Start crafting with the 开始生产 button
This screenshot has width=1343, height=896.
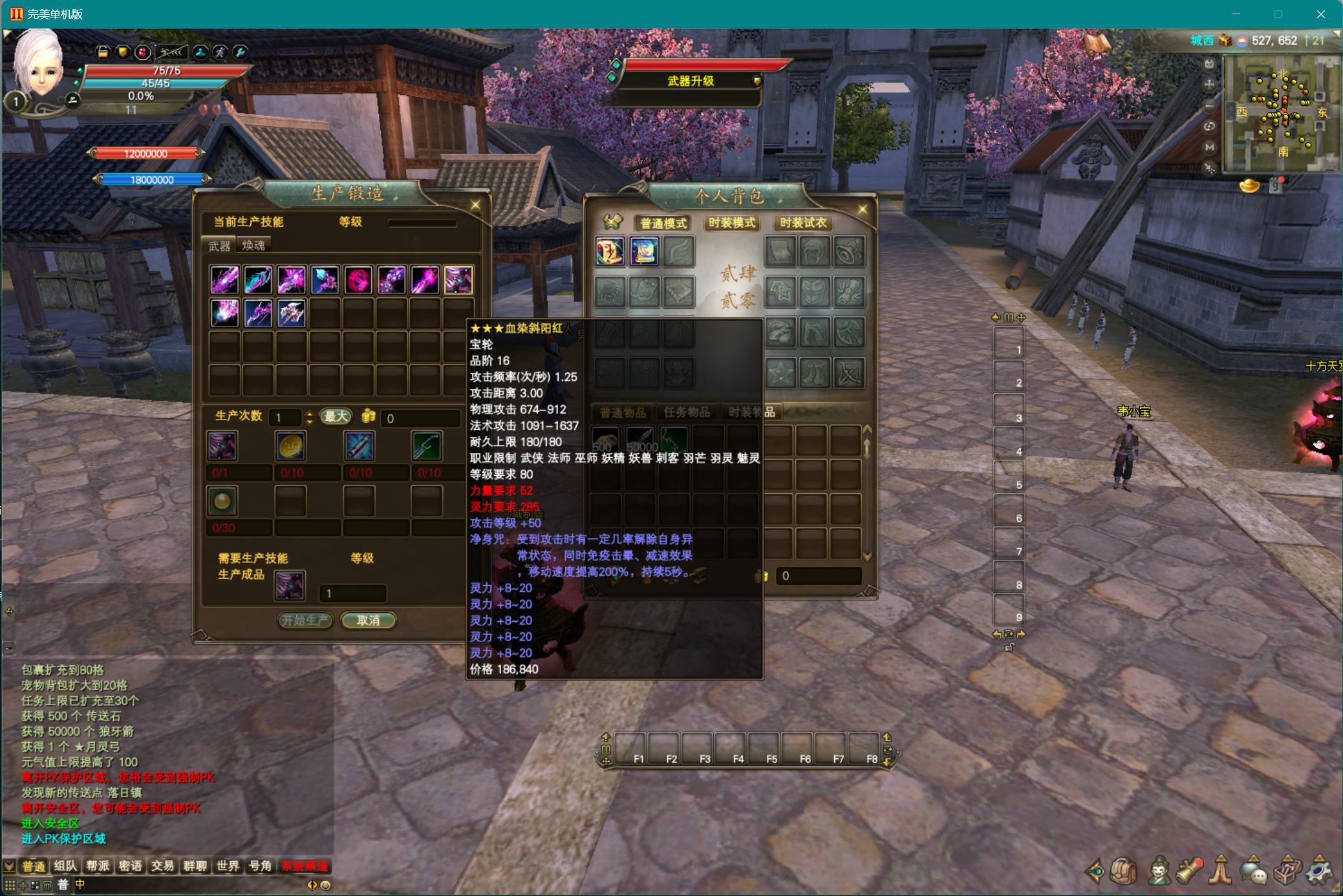(x=305, y=621)
